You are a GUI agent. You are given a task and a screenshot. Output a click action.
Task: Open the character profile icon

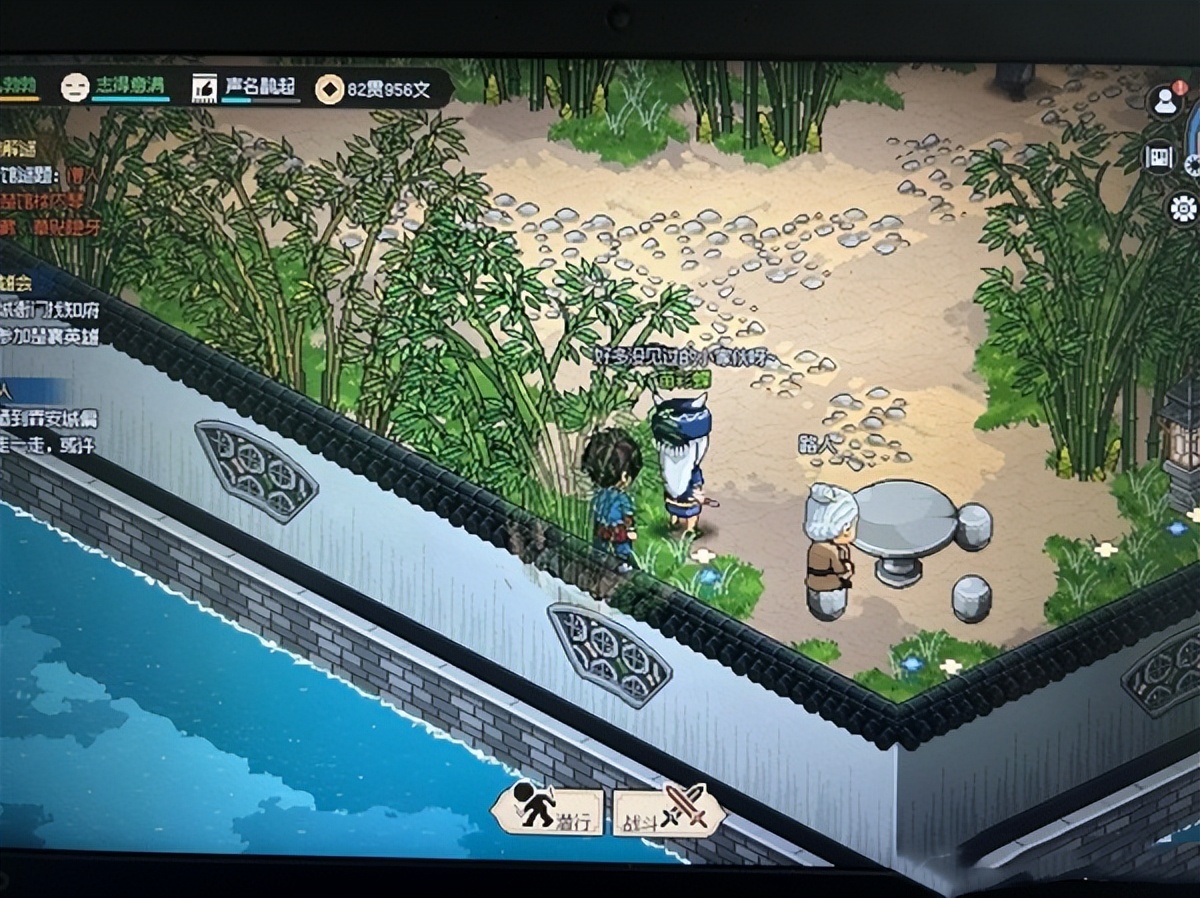[x=1166, y=101]
